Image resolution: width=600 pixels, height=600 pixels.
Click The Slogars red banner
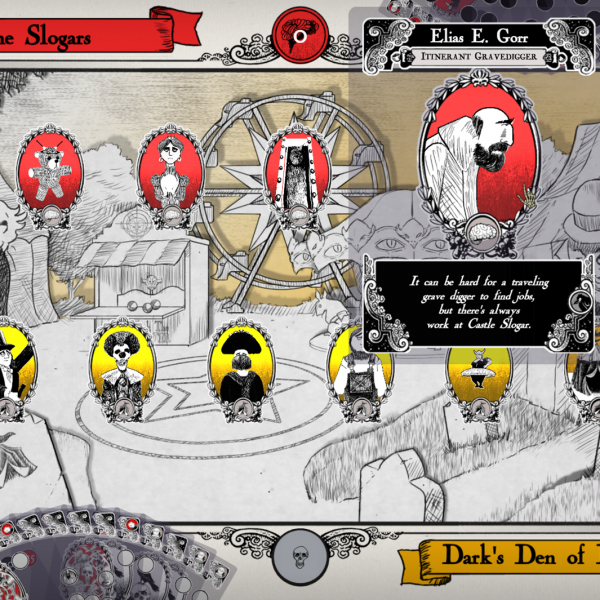85,33
